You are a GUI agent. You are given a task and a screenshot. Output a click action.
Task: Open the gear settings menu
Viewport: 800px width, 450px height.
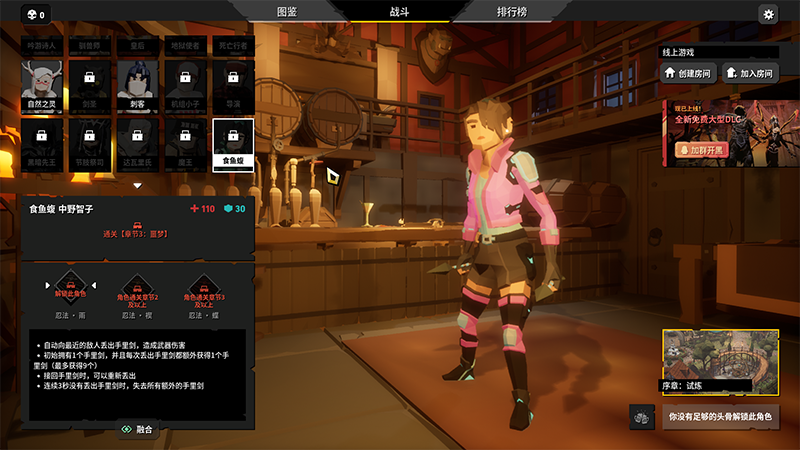click(768, 14)
